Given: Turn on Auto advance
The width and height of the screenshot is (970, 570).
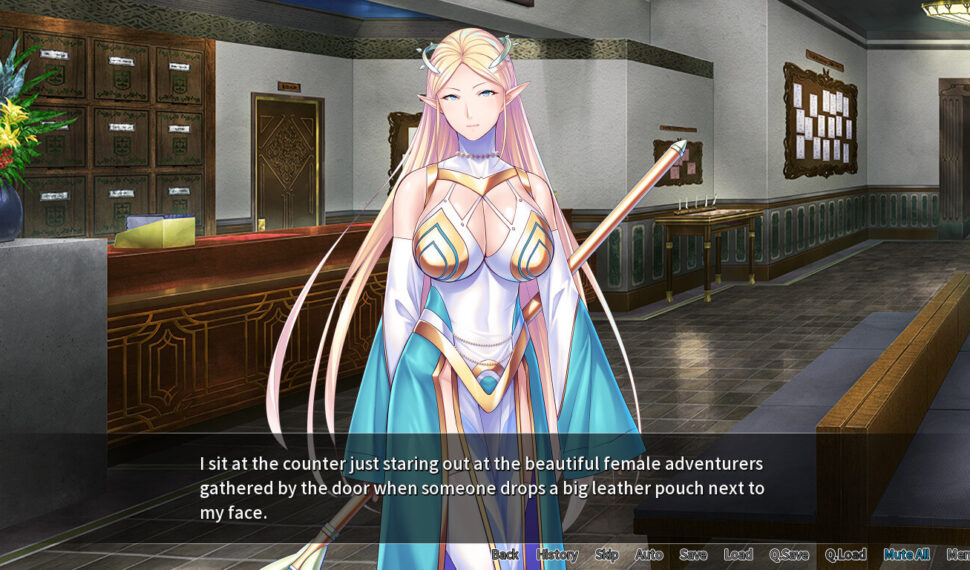Looking at the screenshot, I should pos(649,554).
